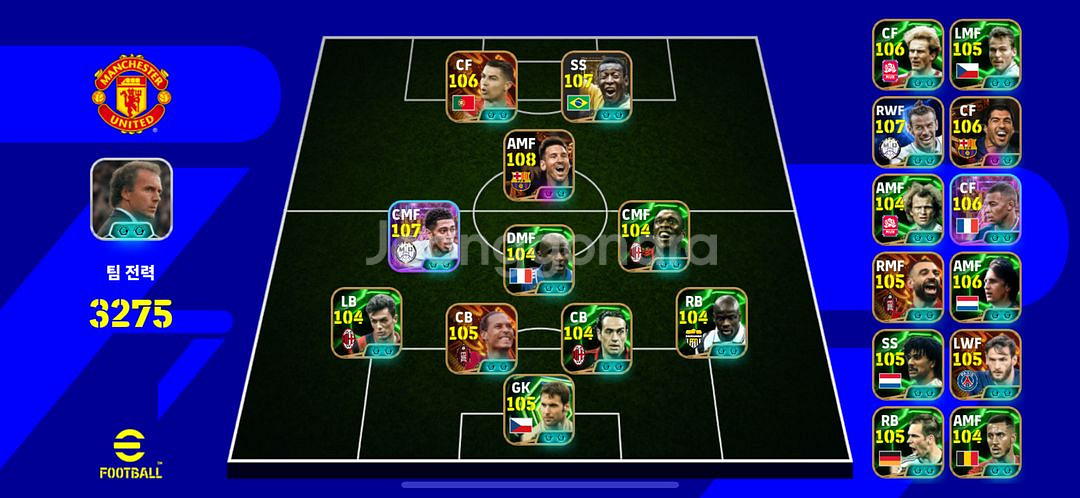This screenshot has width=1080, height=498.
Task: Select the AMF 106 card with Netherlands flag
Action: (x=985, y=287)
